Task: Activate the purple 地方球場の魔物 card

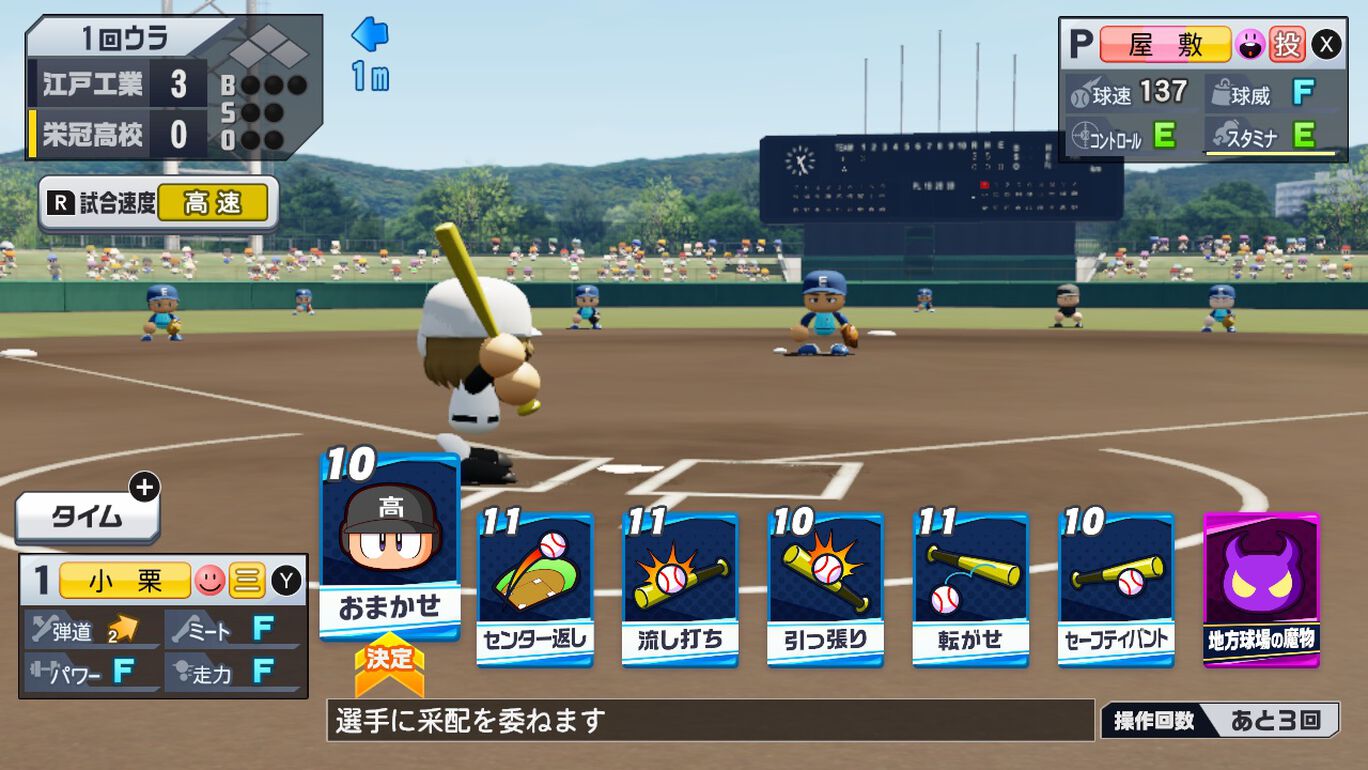Action: click(1261, 589)
